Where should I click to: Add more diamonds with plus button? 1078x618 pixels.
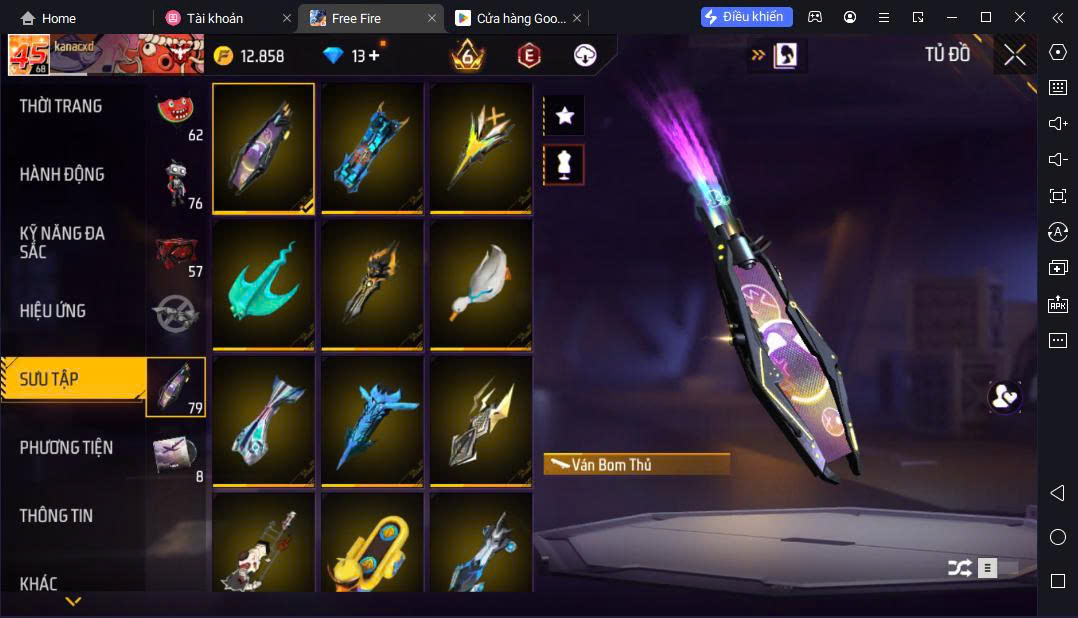click(x=374, y=56)
